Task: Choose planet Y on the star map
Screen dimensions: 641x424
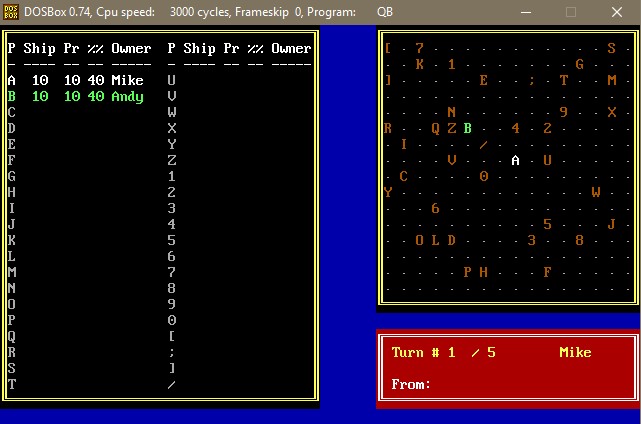Action: 388,192
